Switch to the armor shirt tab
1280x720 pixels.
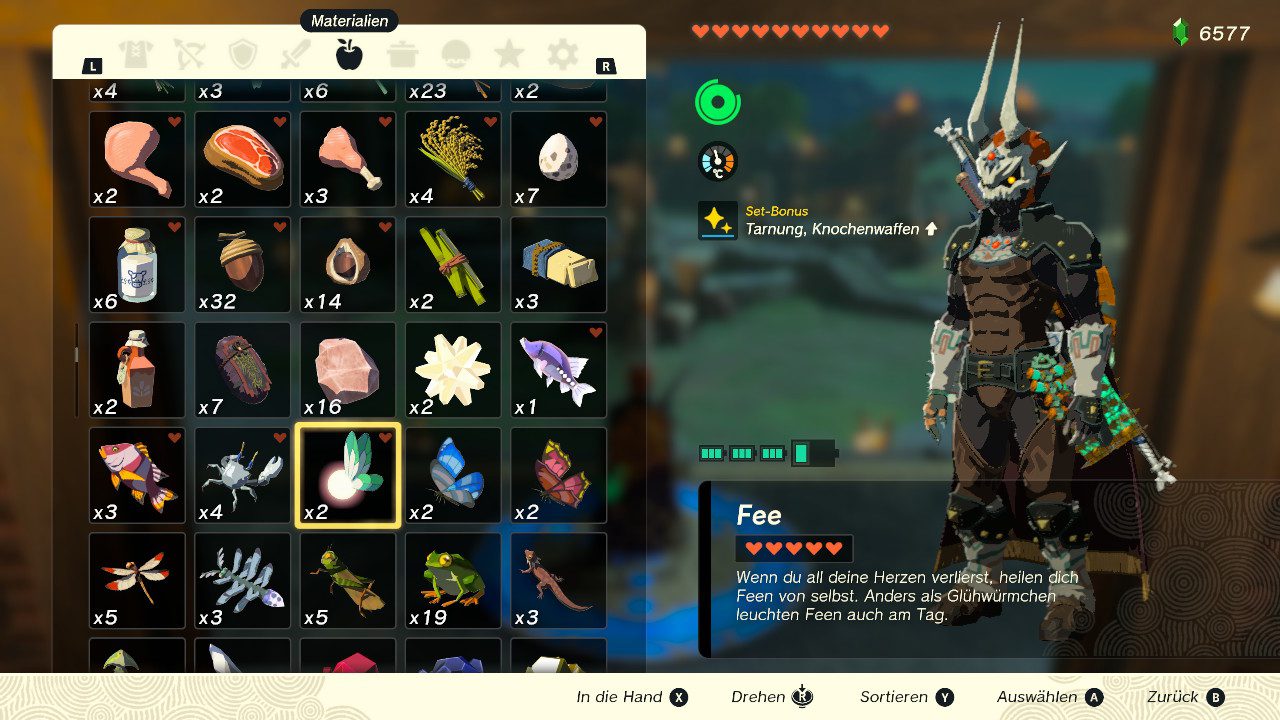[x=136, y=54]
